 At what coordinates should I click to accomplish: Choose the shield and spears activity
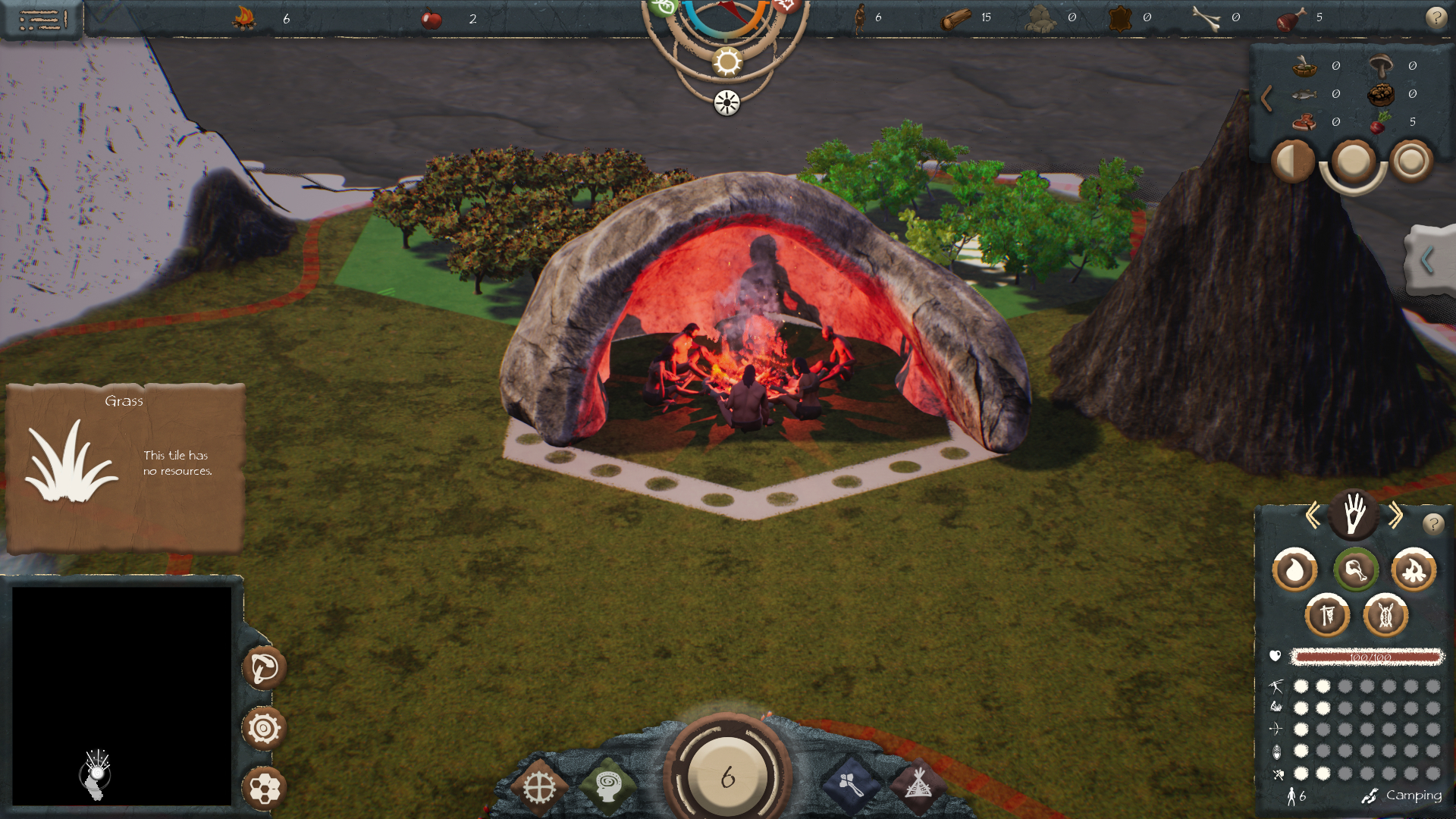1385,615
